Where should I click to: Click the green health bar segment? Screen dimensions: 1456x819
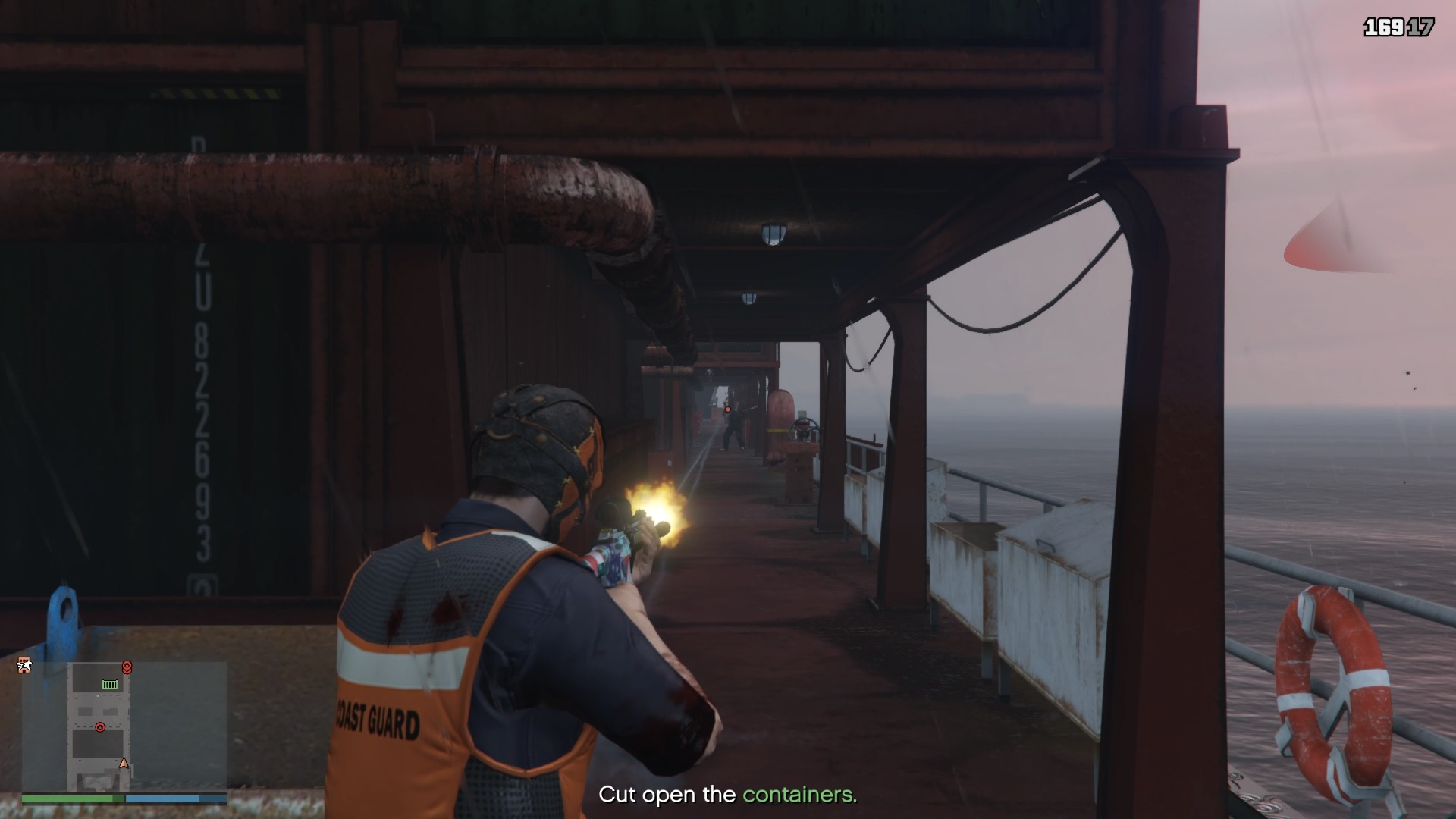[x=68, y=799]
